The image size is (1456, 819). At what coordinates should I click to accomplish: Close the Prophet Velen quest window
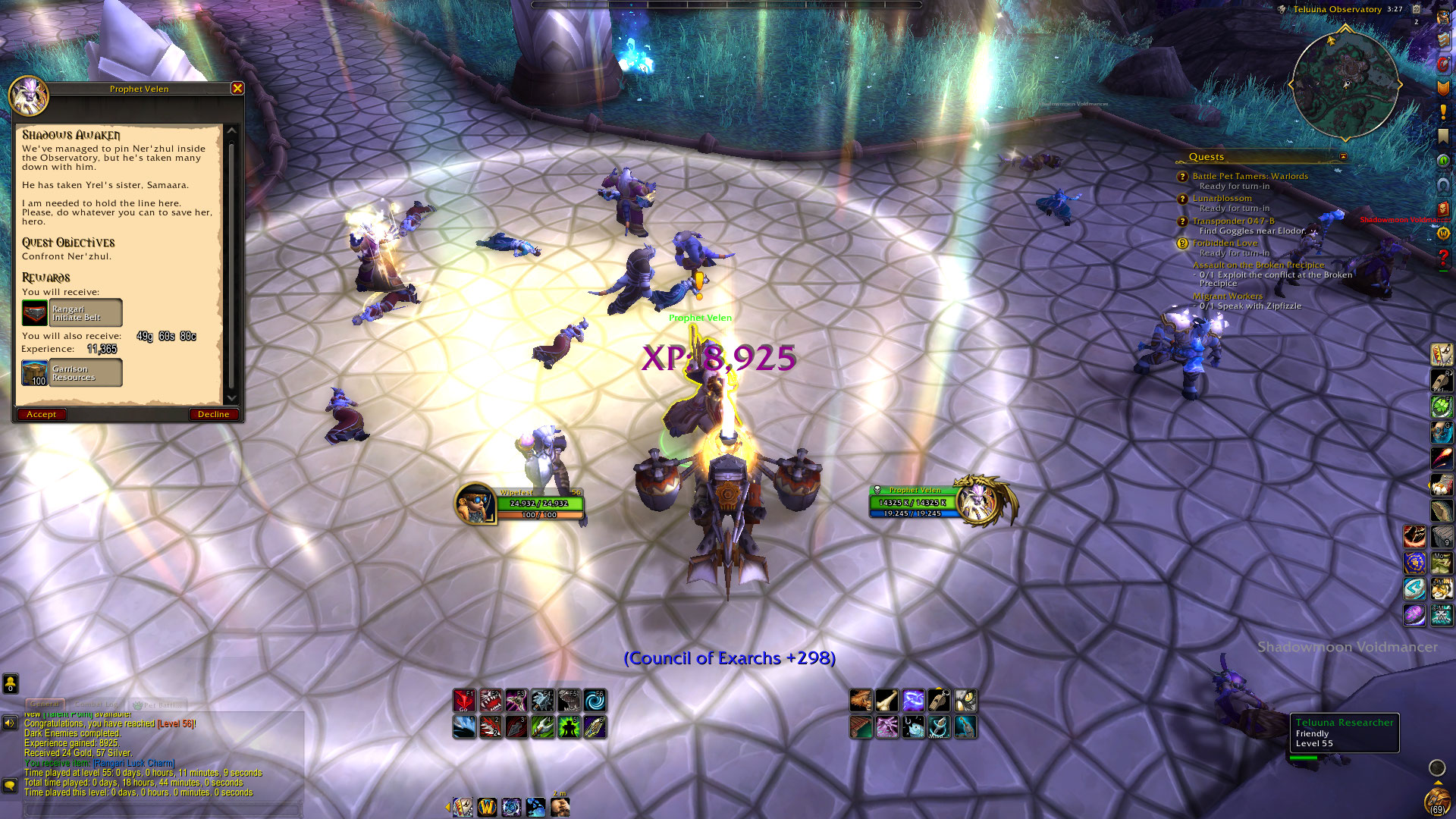(x=237, y=88)
